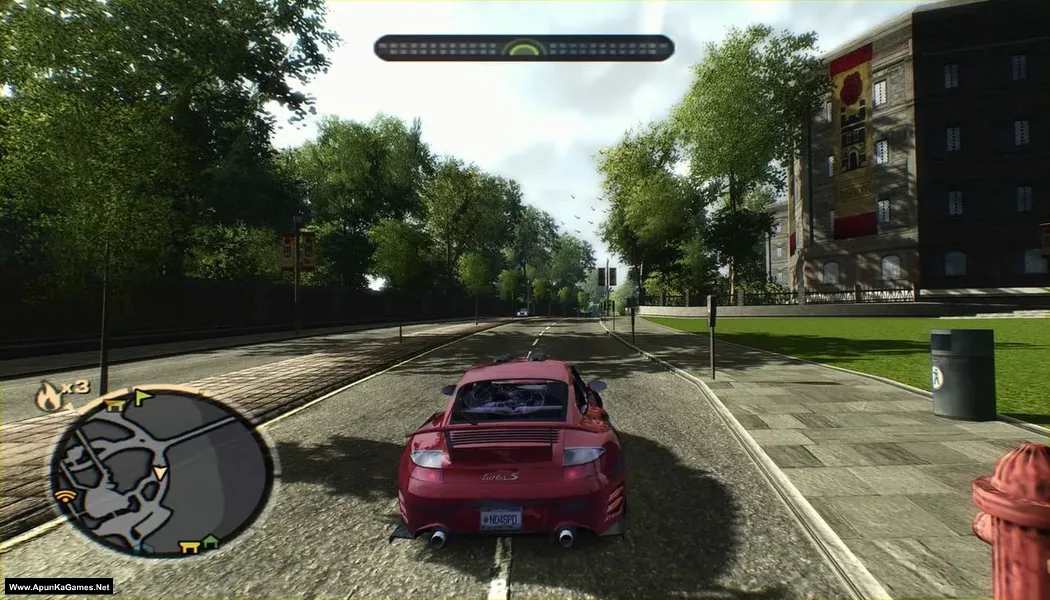
Task: Pick the yellow shop marker beside the flag
Action: click(x=116, y=404)
